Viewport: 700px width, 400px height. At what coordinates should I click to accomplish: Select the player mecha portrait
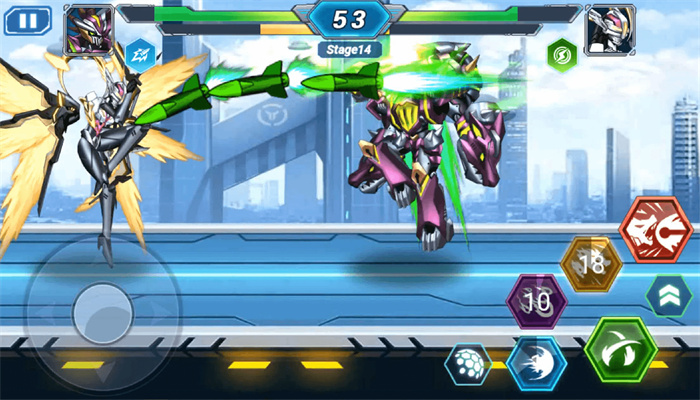pos(89,29)
